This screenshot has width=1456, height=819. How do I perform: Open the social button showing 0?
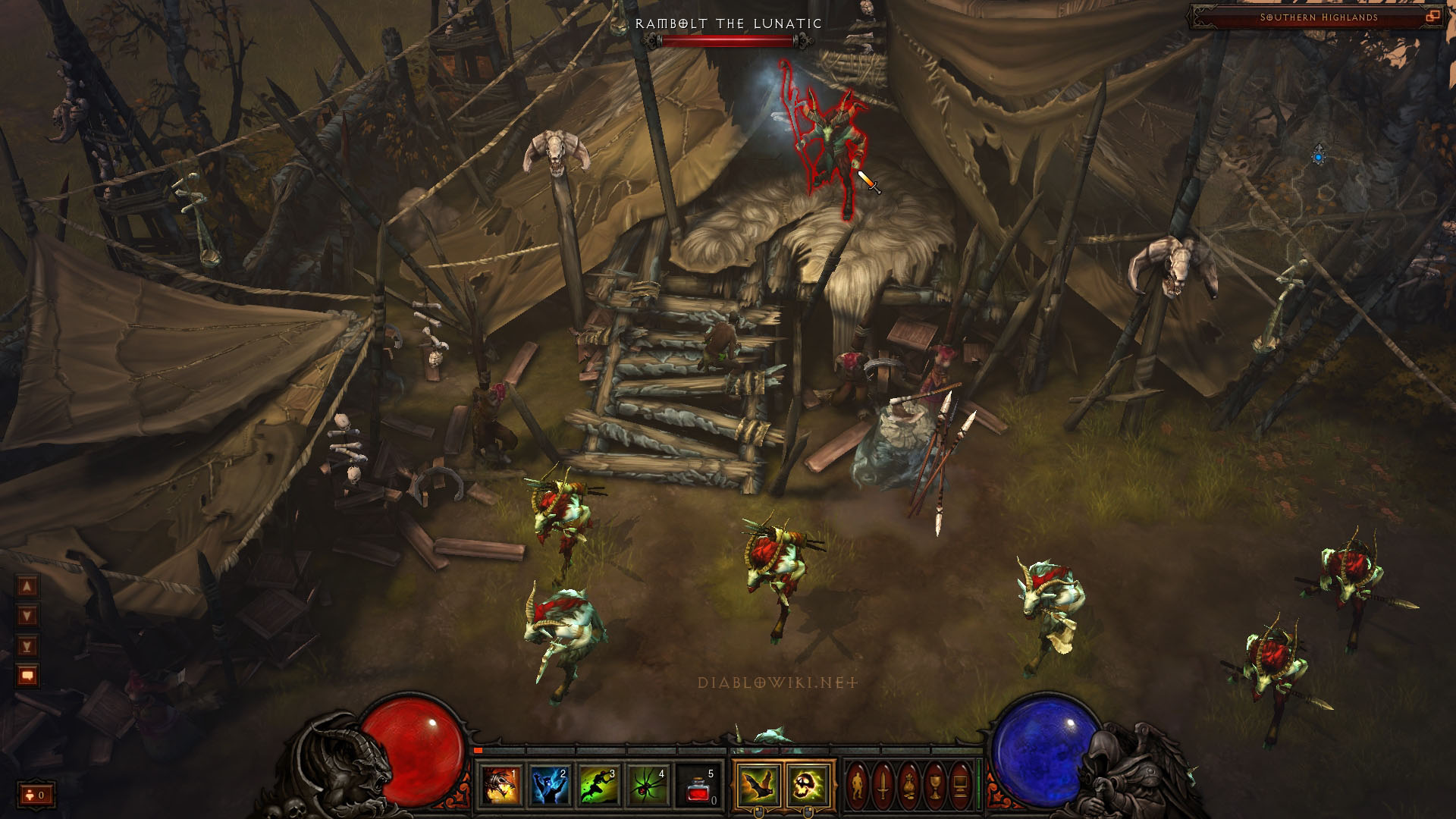point(36,795)
